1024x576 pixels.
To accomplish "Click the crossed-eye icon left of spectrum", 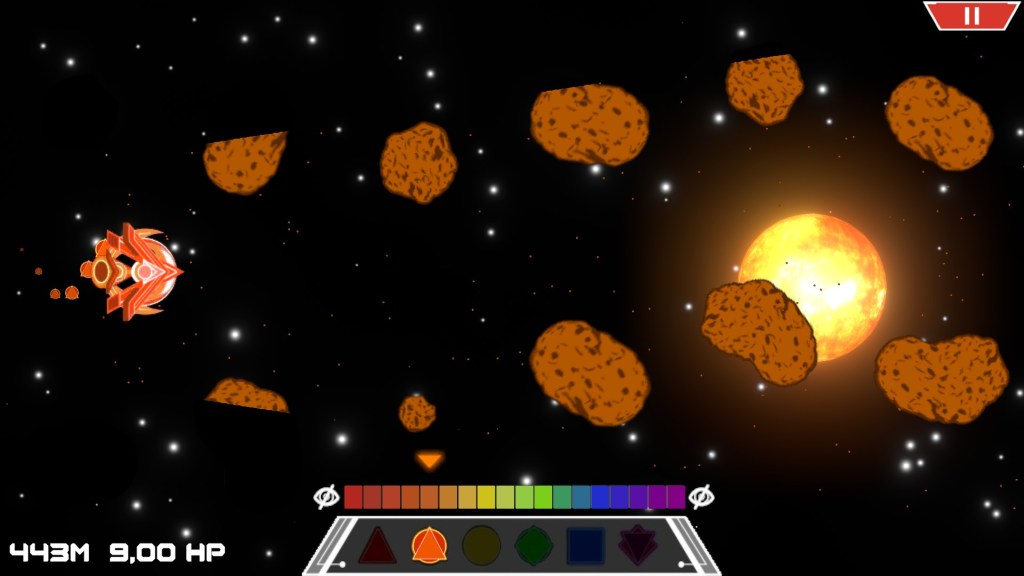I will [326, 497].
